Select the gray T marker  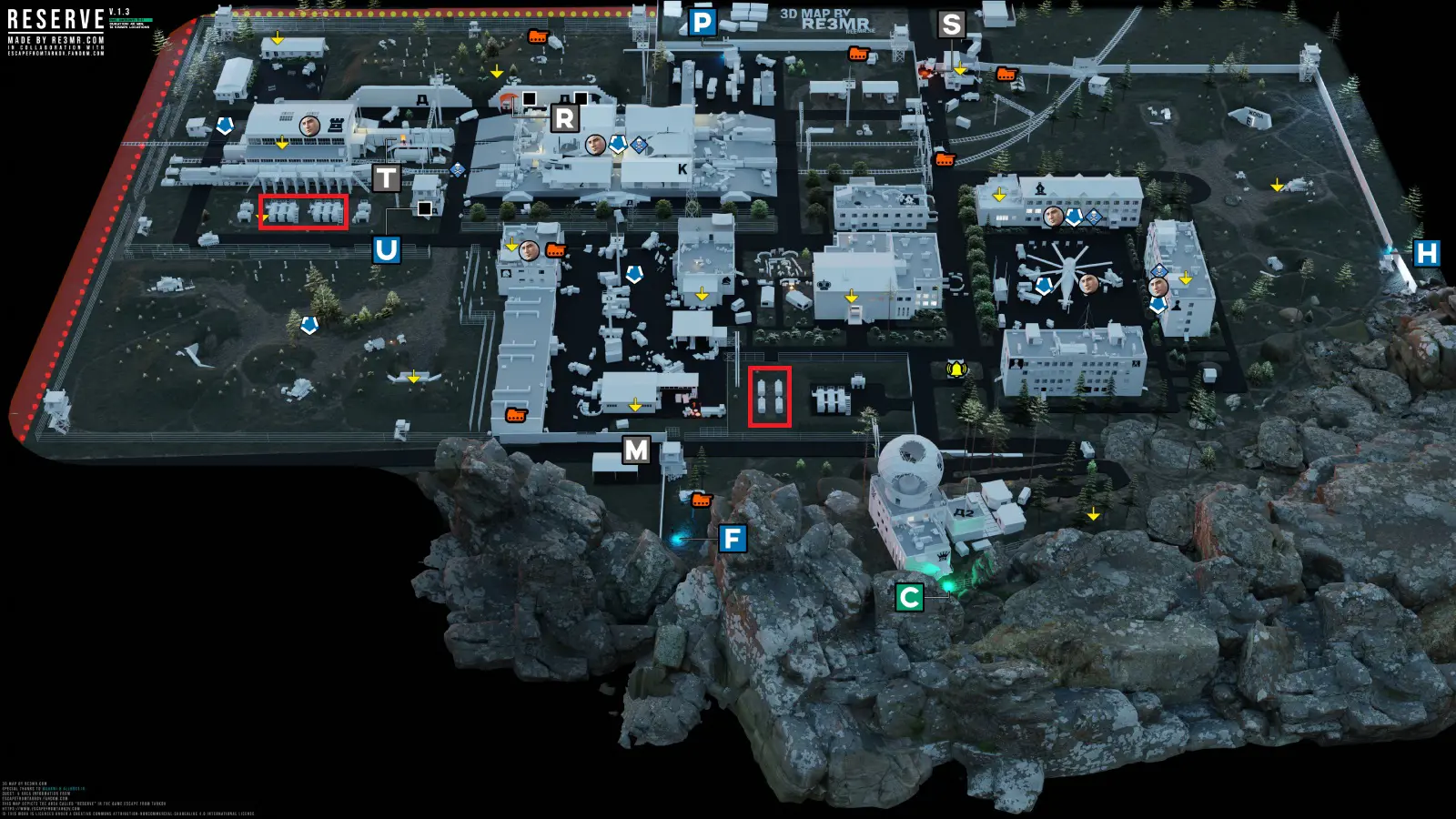(x=386, y=178)
